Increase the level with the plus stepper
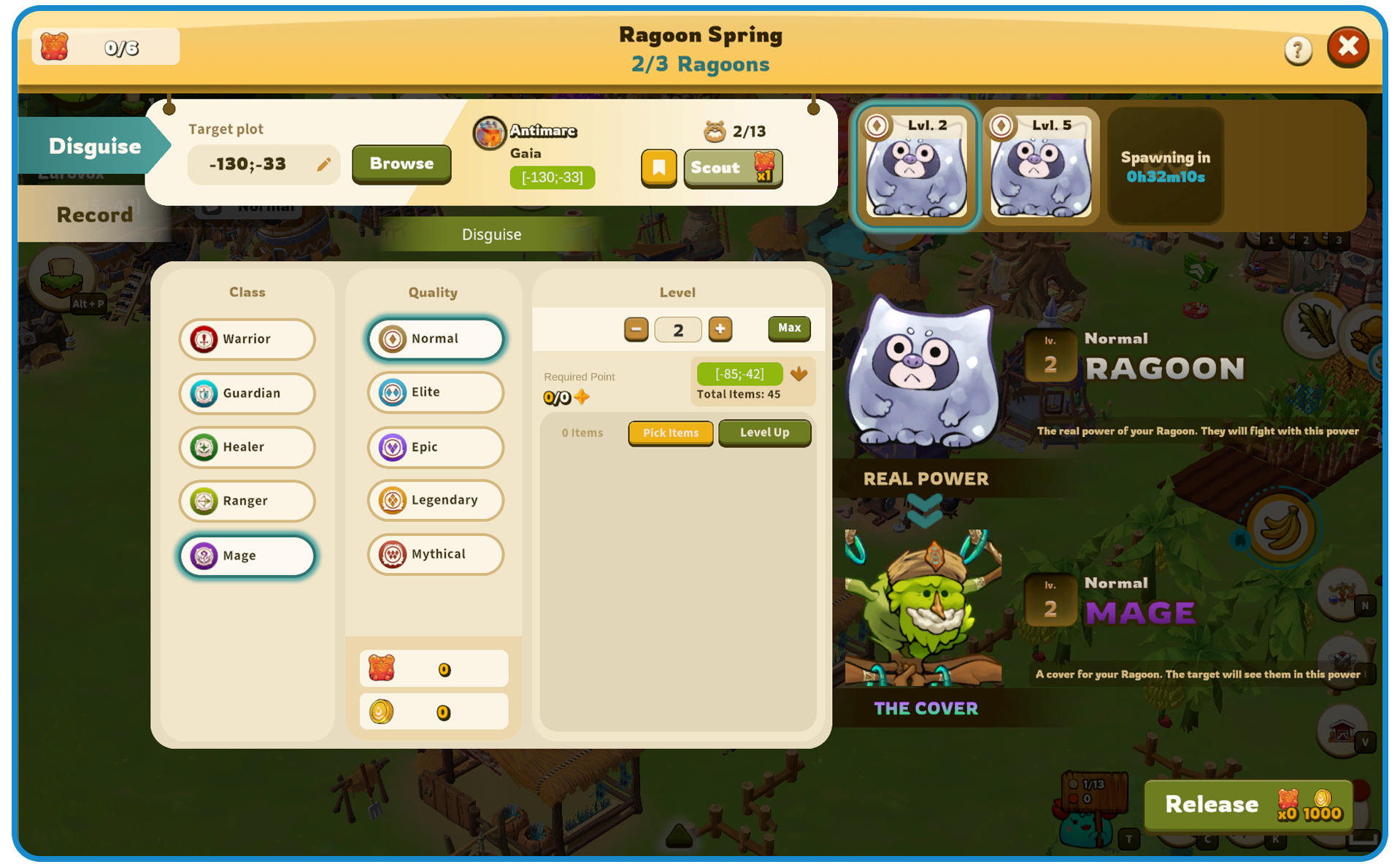Image resolution: width=1400 pixels, height=867 pixels. coord(720,329)
